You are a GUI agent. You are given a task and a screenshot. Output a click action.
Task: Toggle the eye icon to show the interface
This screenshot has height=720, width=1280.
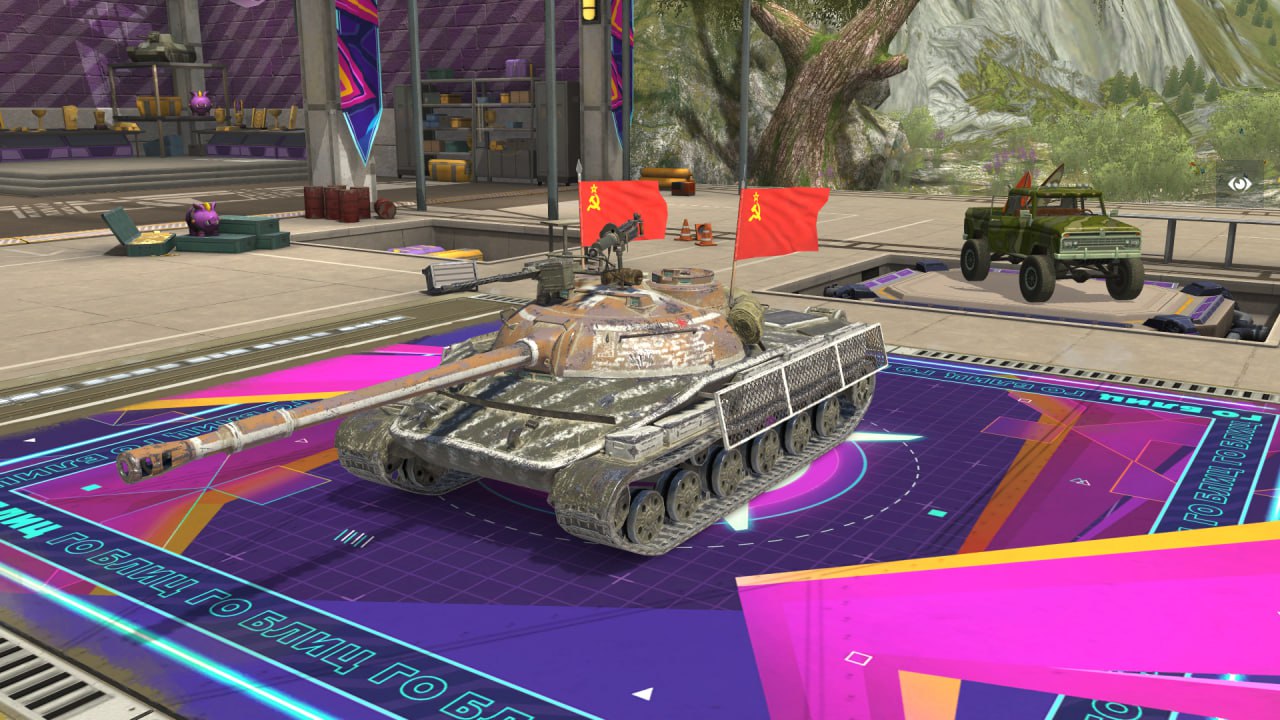point(1240,184)
